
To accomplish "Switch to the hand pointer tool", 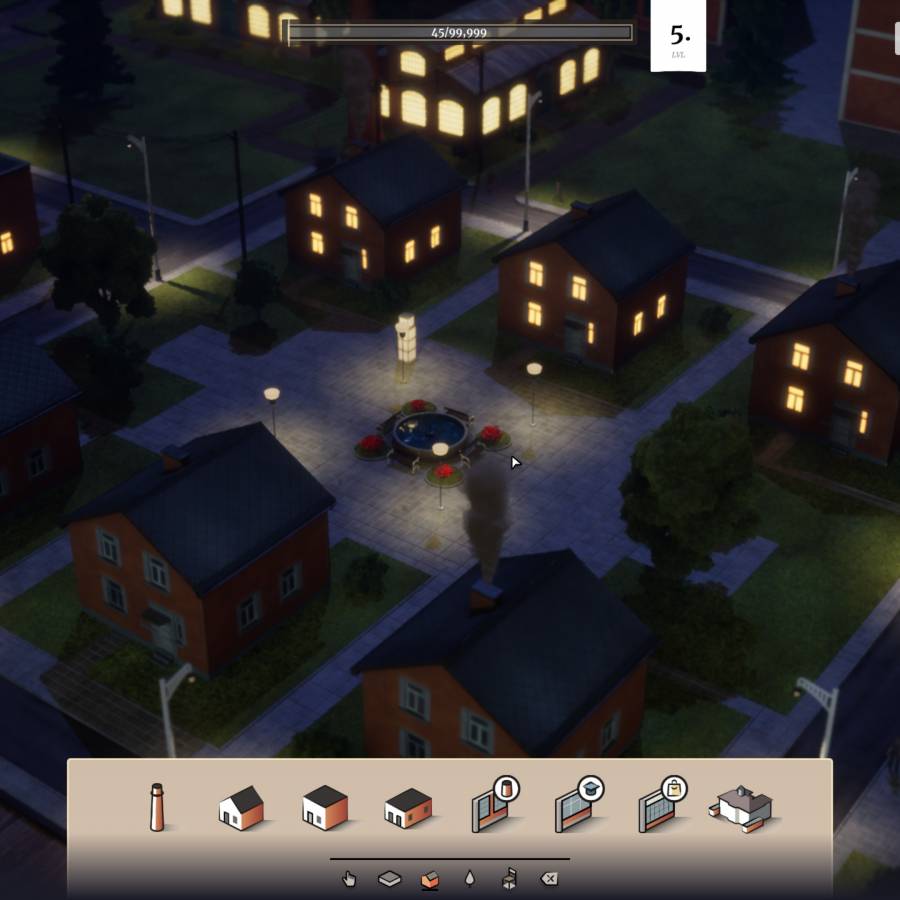I will pyautogui.click(x=349, y=879).
